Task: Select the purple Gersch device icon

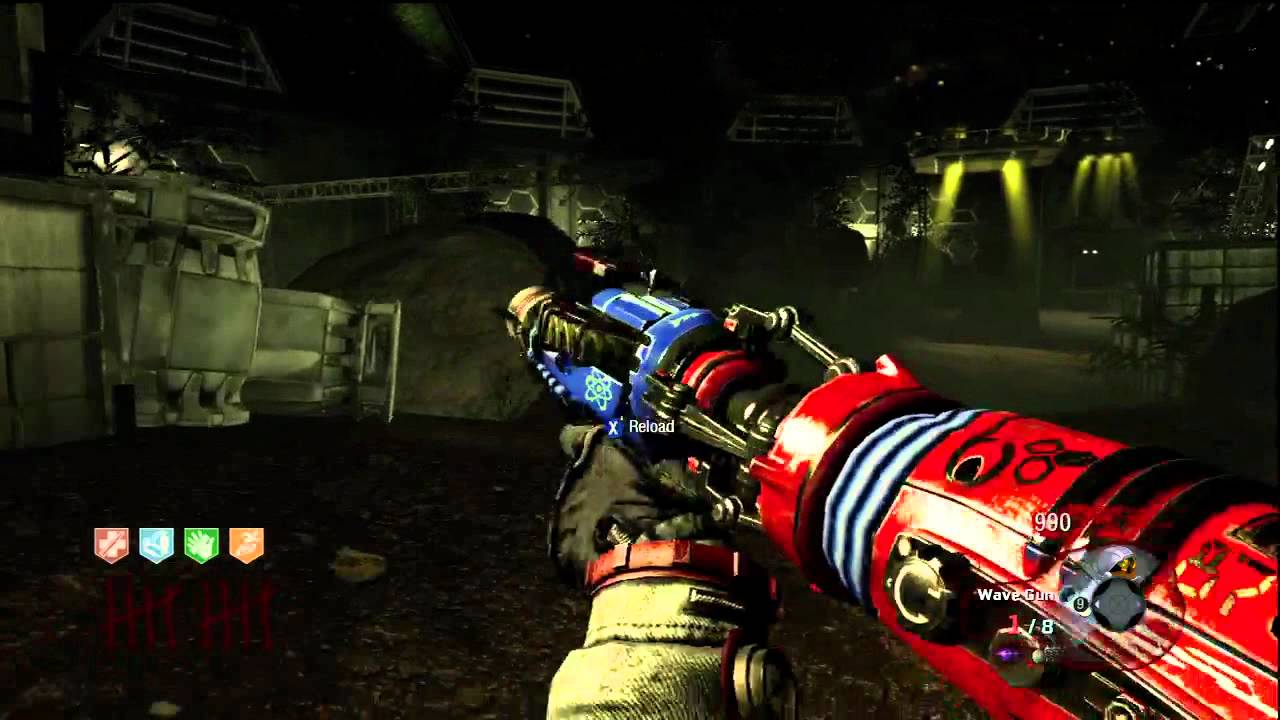Action: point(1008,655)
